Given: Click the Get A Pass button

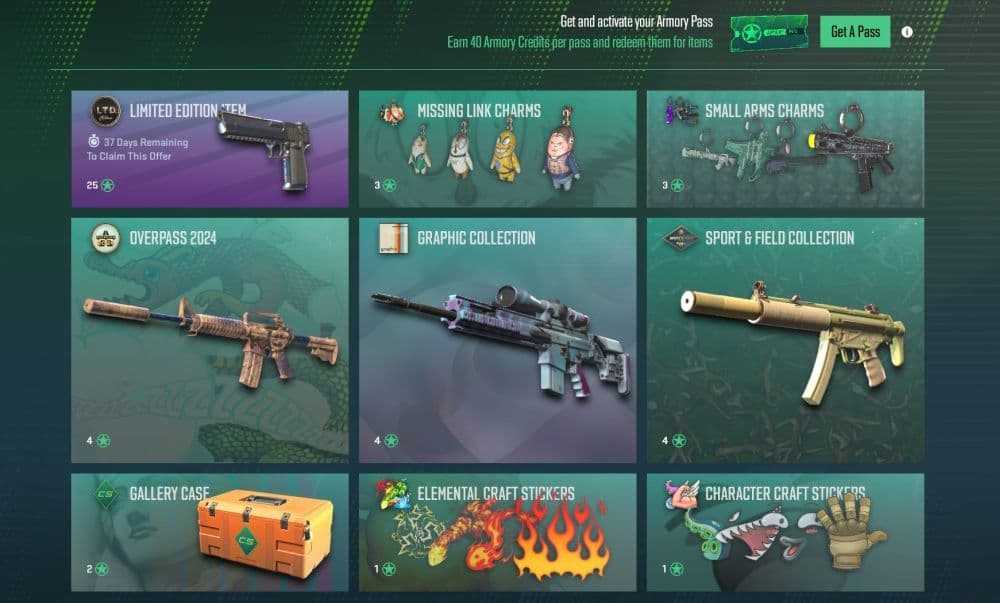Looking at the screenshot, I should click(x=855, y=32).
